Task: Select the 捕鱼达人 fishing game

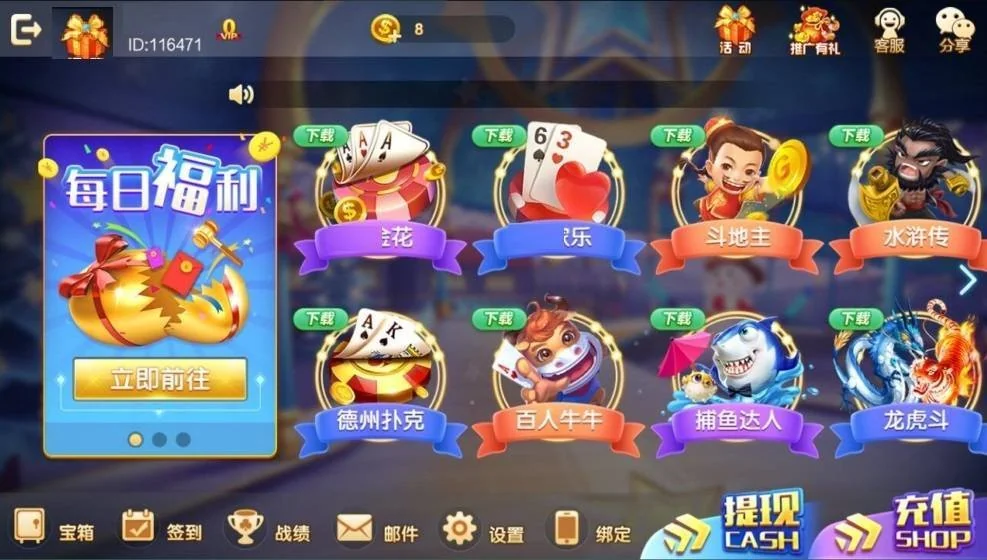Action: pos(737,380)
